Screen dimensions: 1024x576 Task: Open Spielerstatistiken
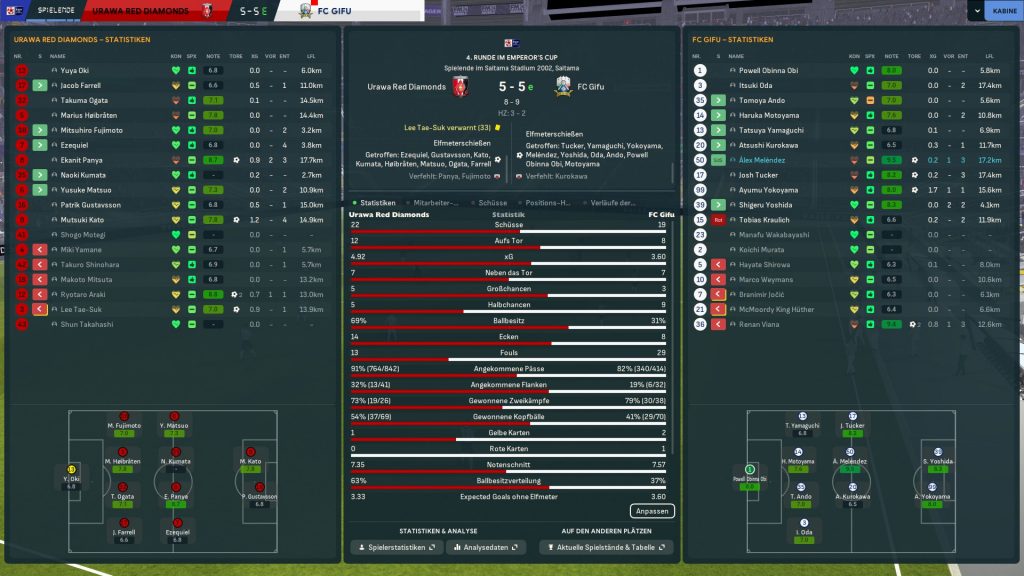coord(396,547)
